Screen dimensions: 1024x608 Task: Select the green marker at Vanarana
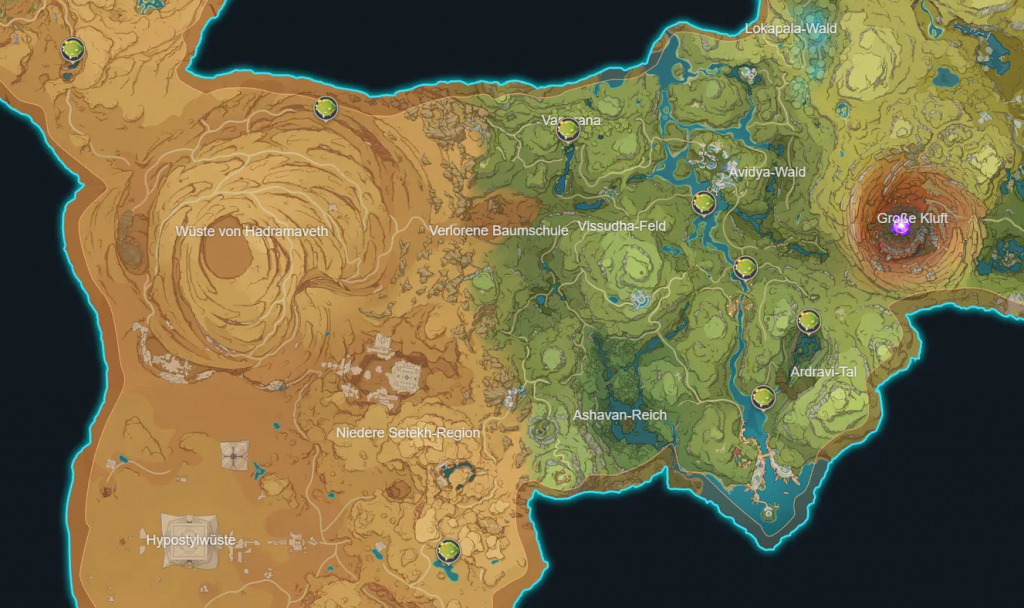[568, 129]
